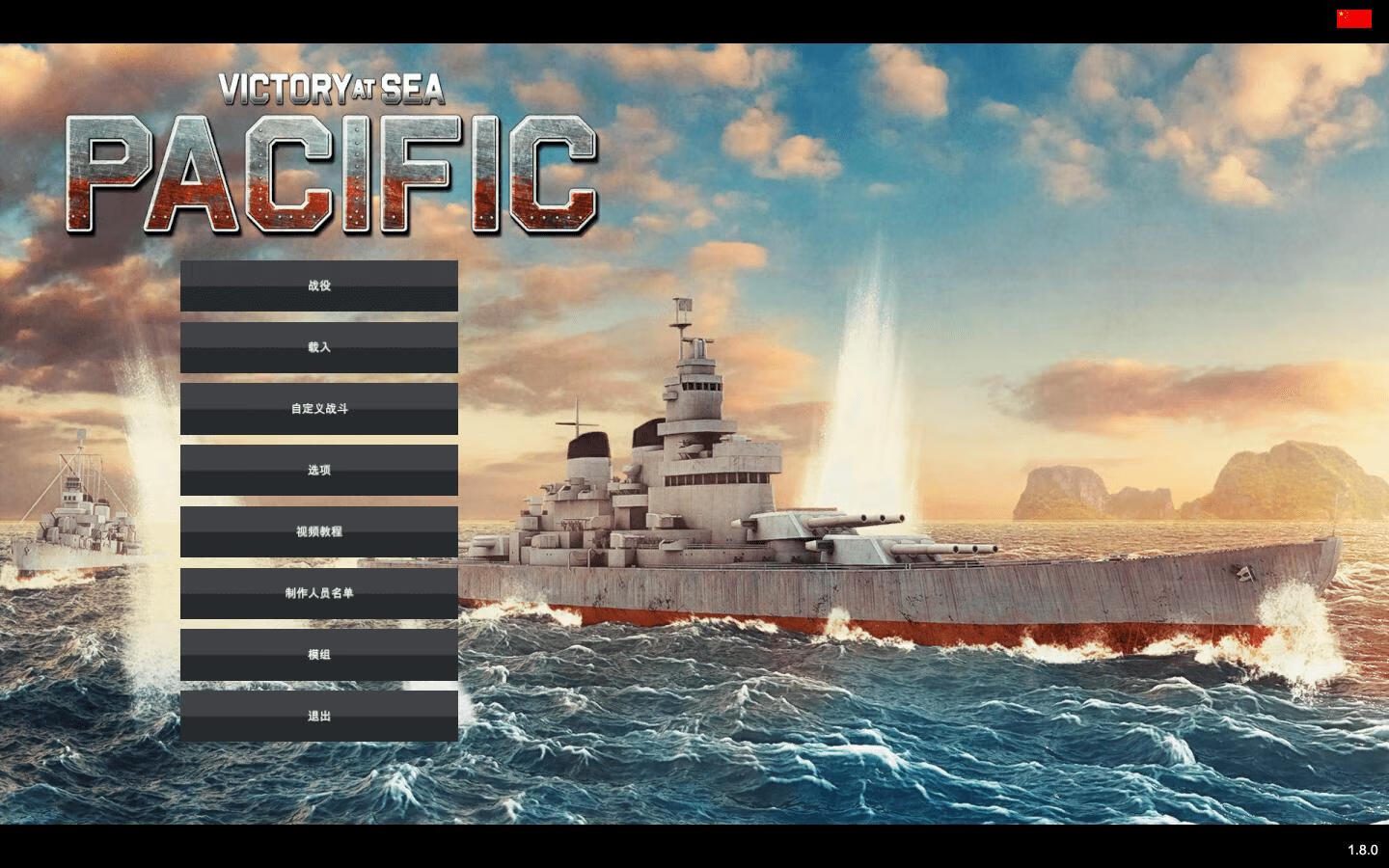Choose 视频教程 video tutorials
Screen dimensions: 1389x868
pyautogui.click(x=319, y=531)
